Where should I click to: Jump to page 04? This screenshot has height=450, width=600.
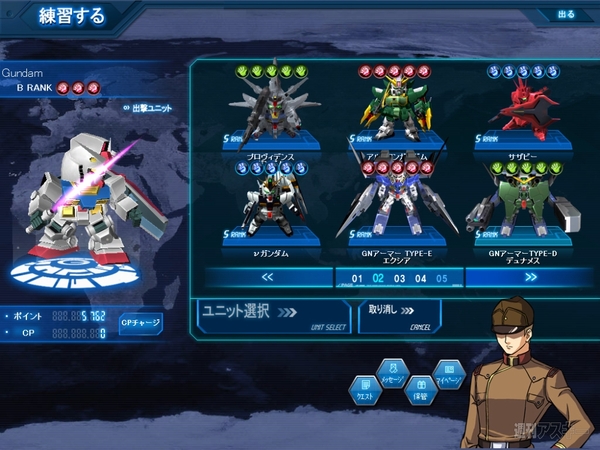(x=420, y=278)
